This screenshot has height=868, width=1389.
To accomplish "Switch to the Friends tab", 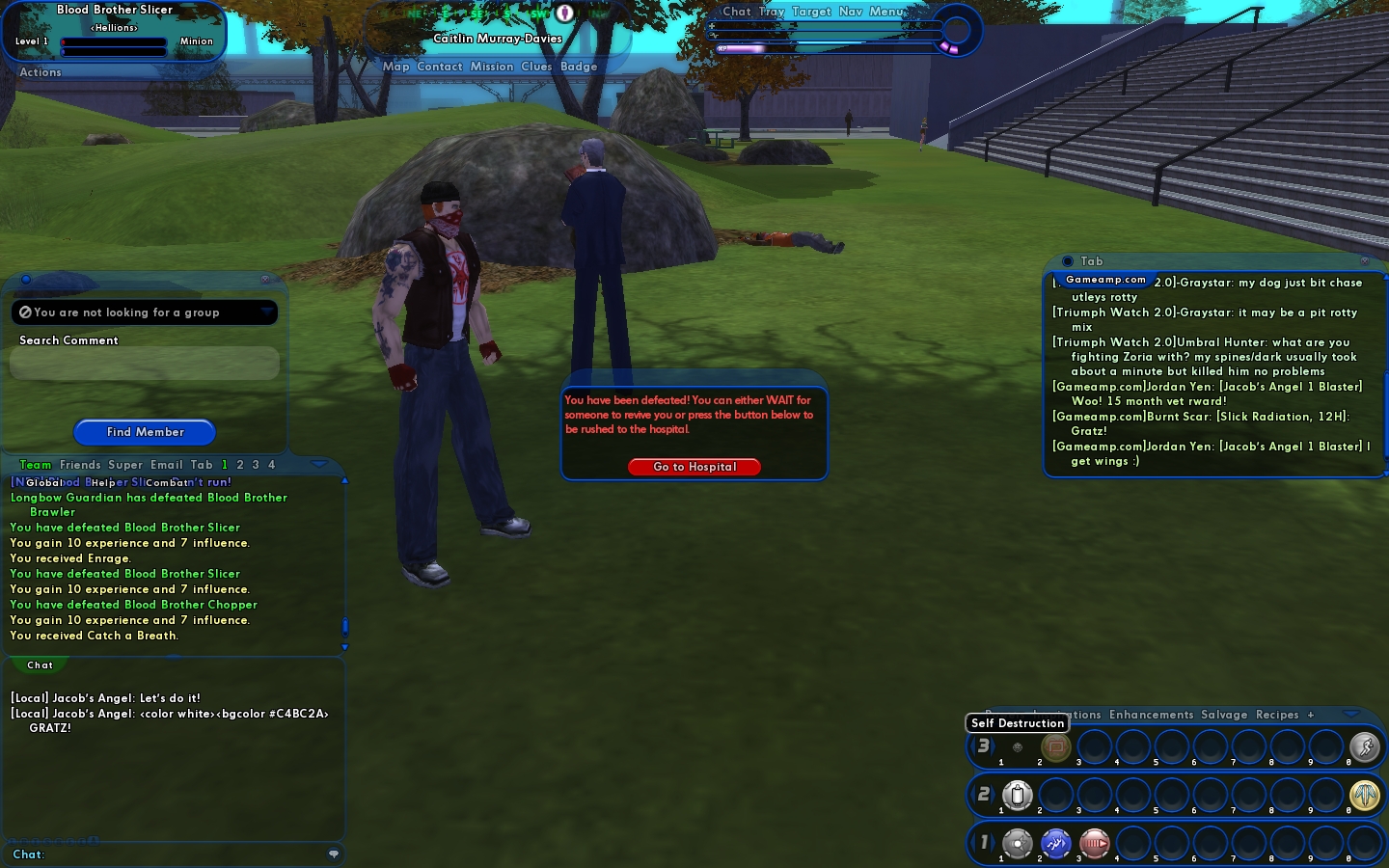I will [80, 465].
